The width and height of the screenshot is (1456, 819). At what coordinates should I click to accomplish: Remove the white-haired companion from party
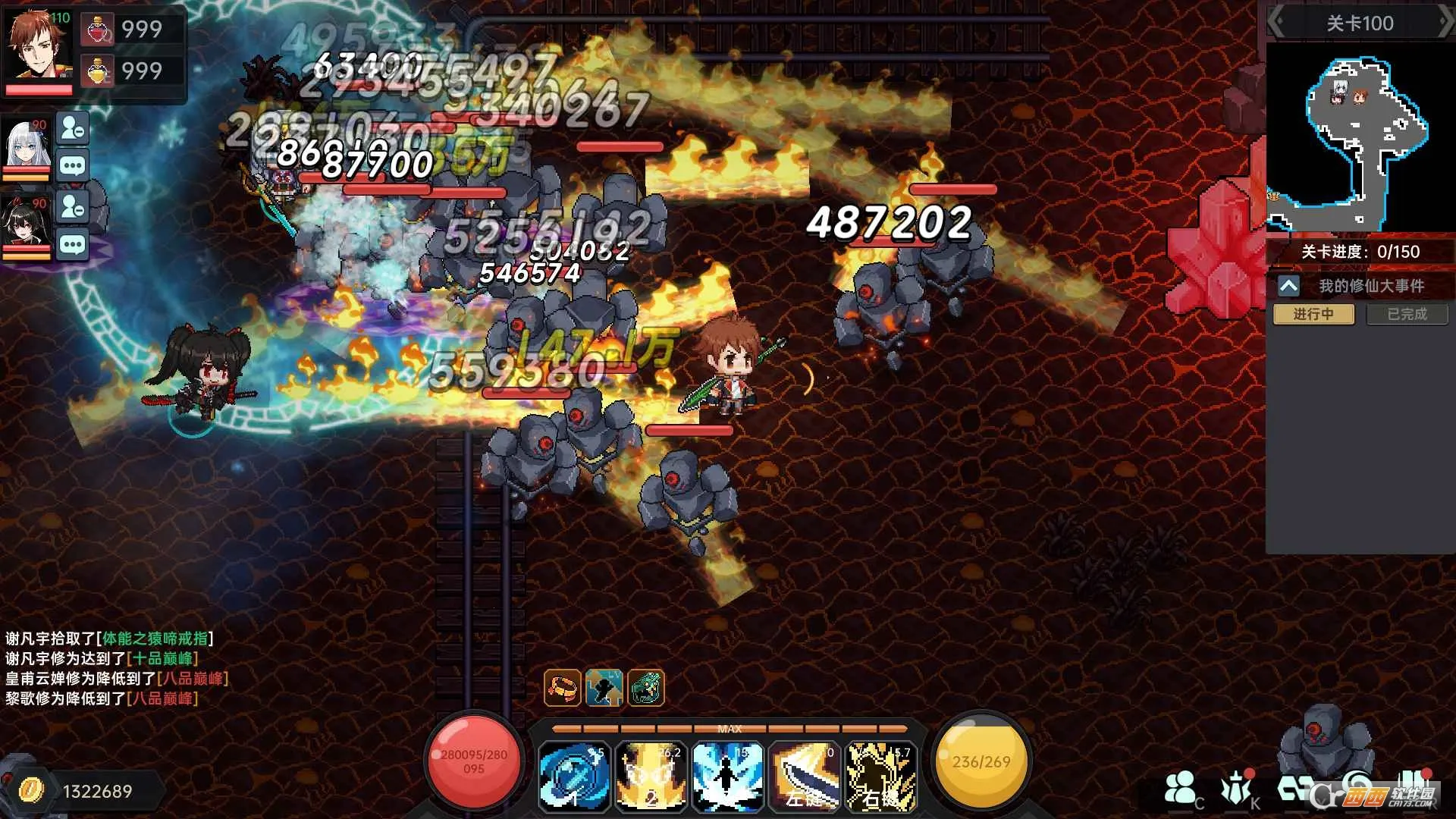(73, 128)
